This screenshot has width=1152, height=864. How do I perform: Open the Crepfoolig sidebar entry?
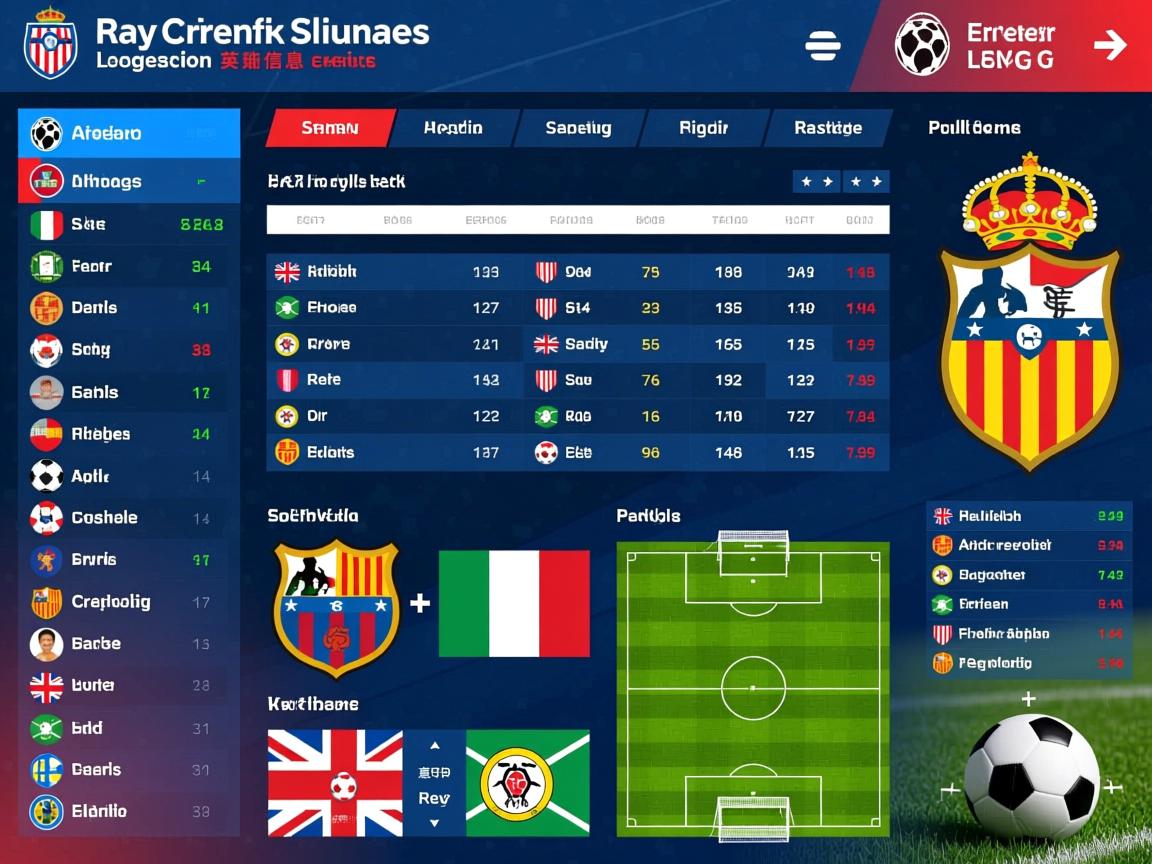click(129, 602)
